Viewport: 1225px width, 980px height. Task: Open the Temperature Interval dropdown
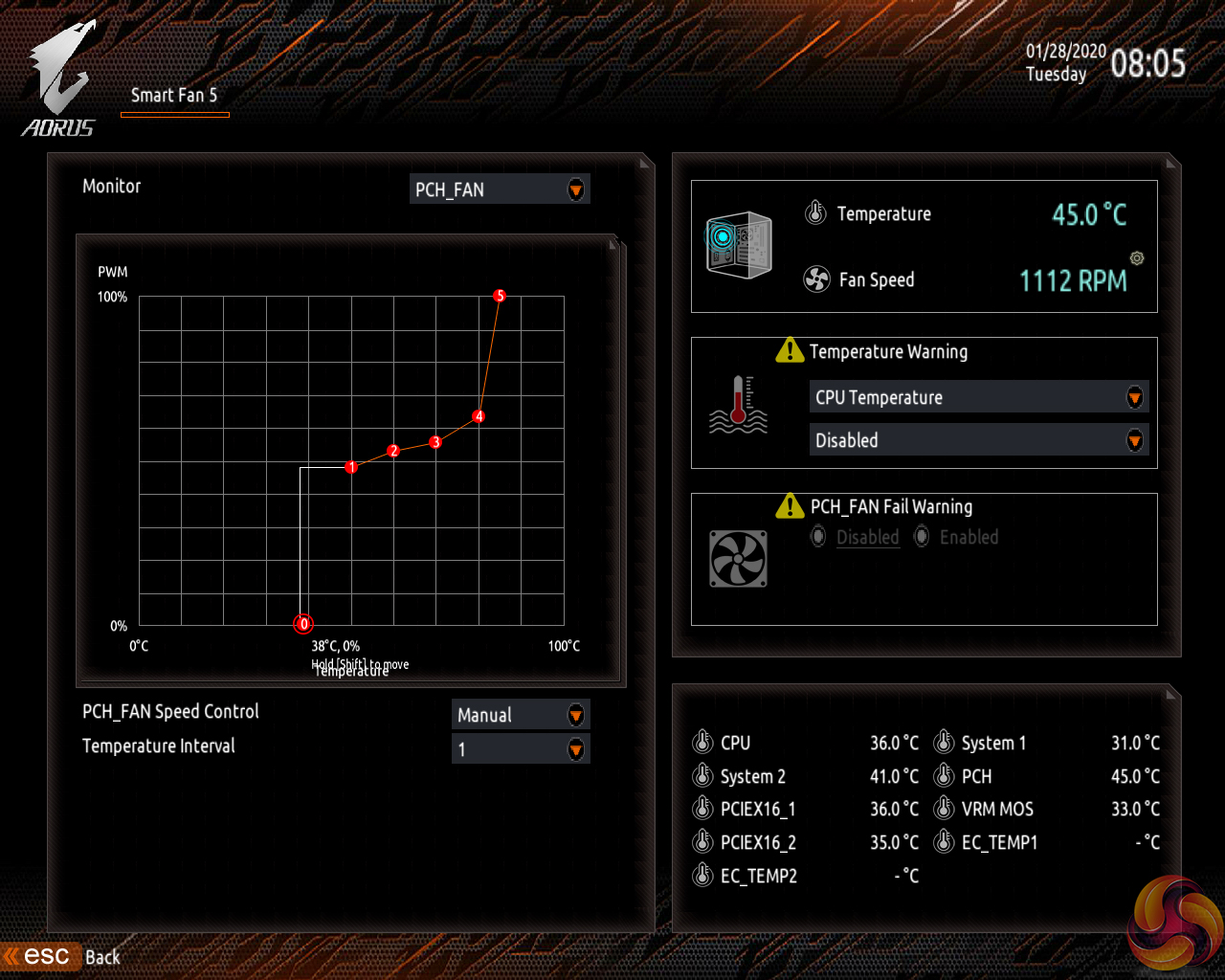[520, 749]
